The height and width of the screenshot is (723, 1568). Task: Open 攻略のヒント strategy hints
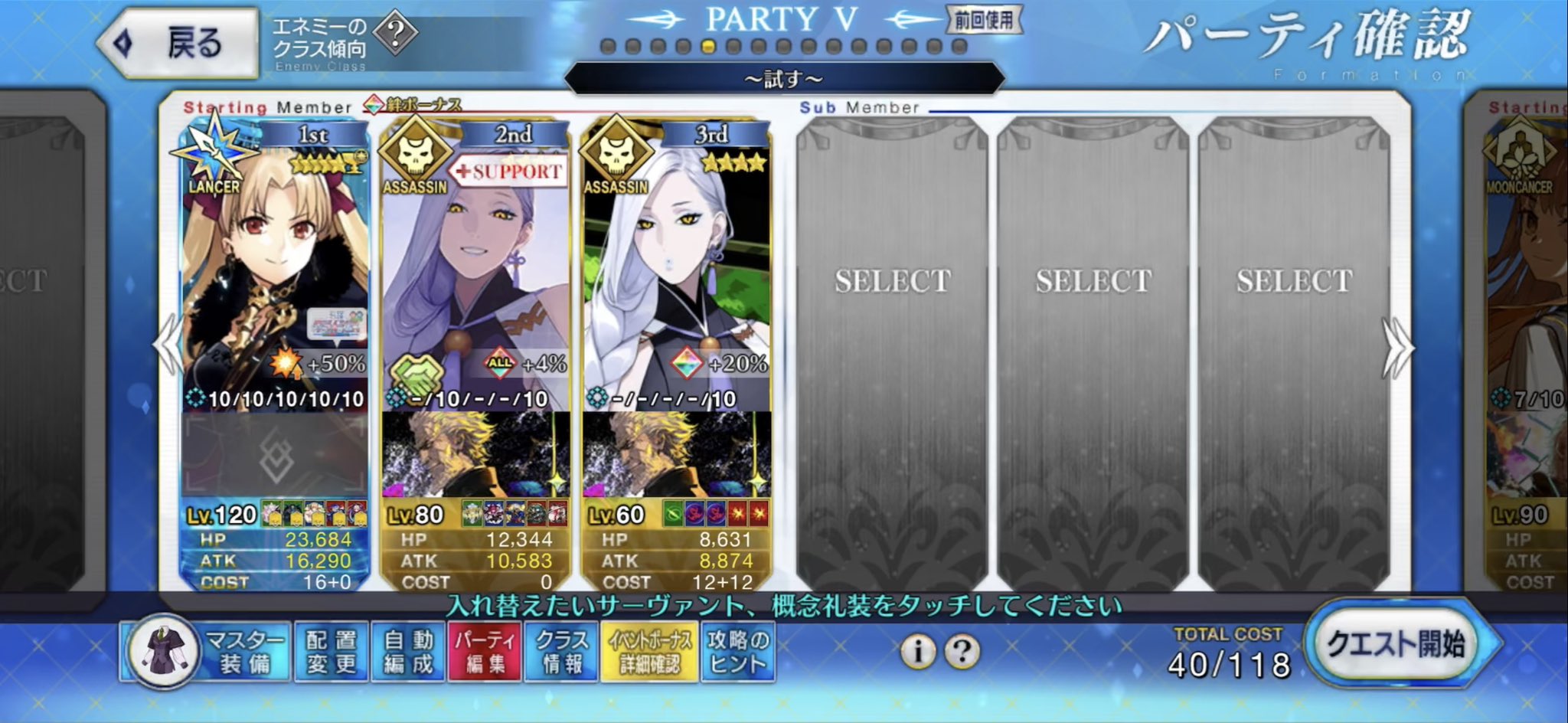[737, 653]
